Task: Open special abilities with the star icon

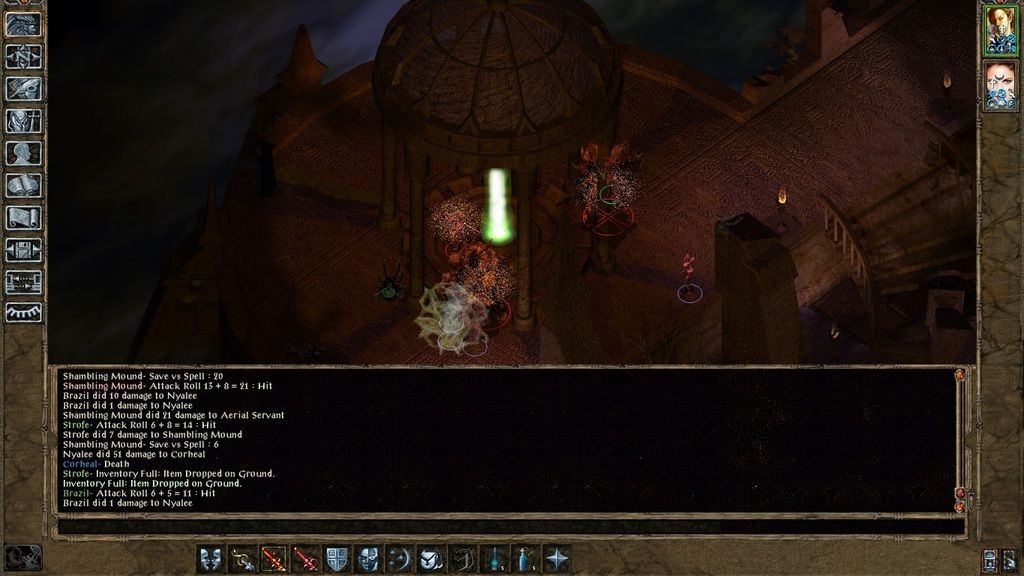Action: (557, 559)
